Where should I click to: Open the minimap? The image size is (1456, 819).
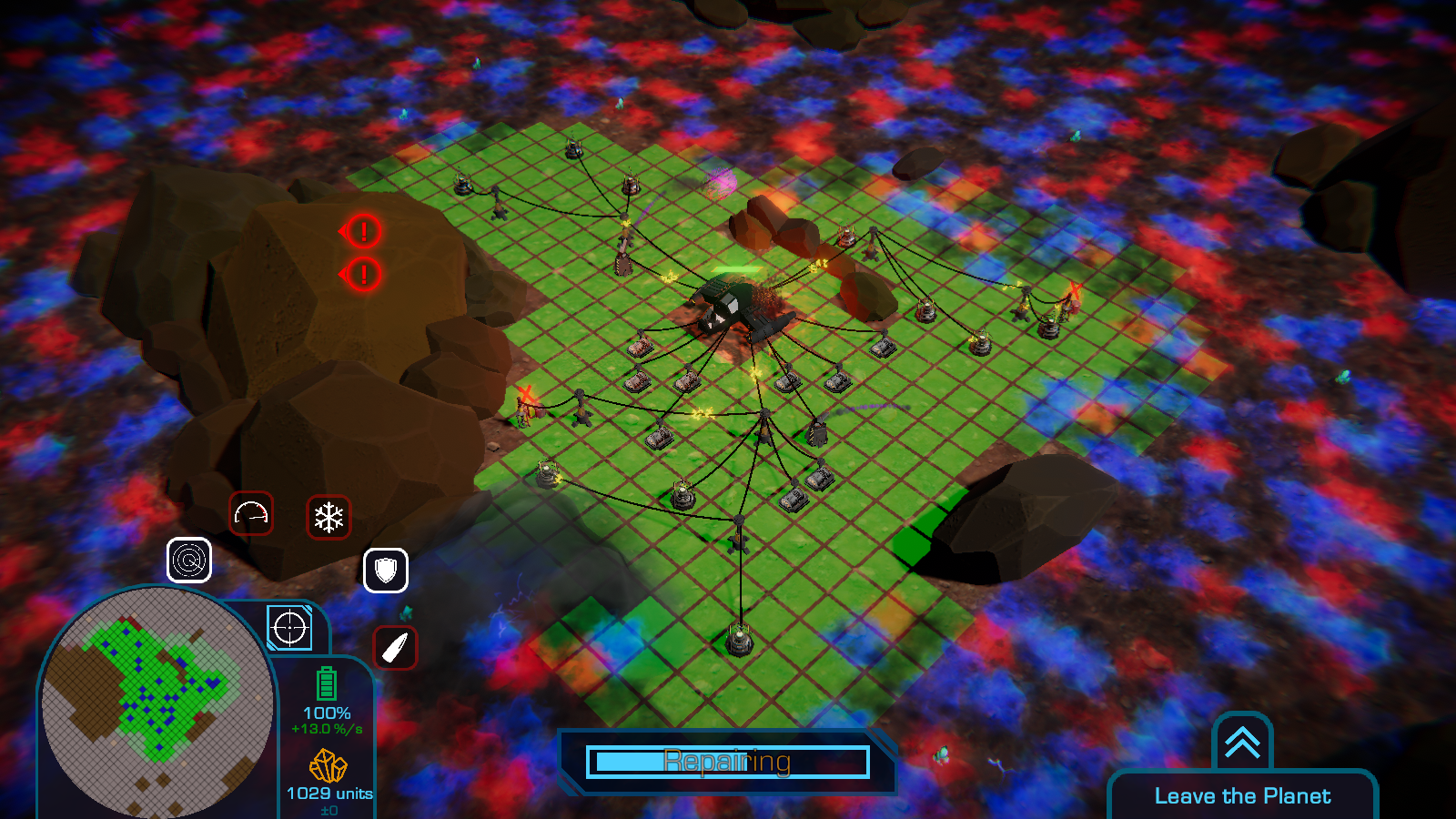(157, 702)
